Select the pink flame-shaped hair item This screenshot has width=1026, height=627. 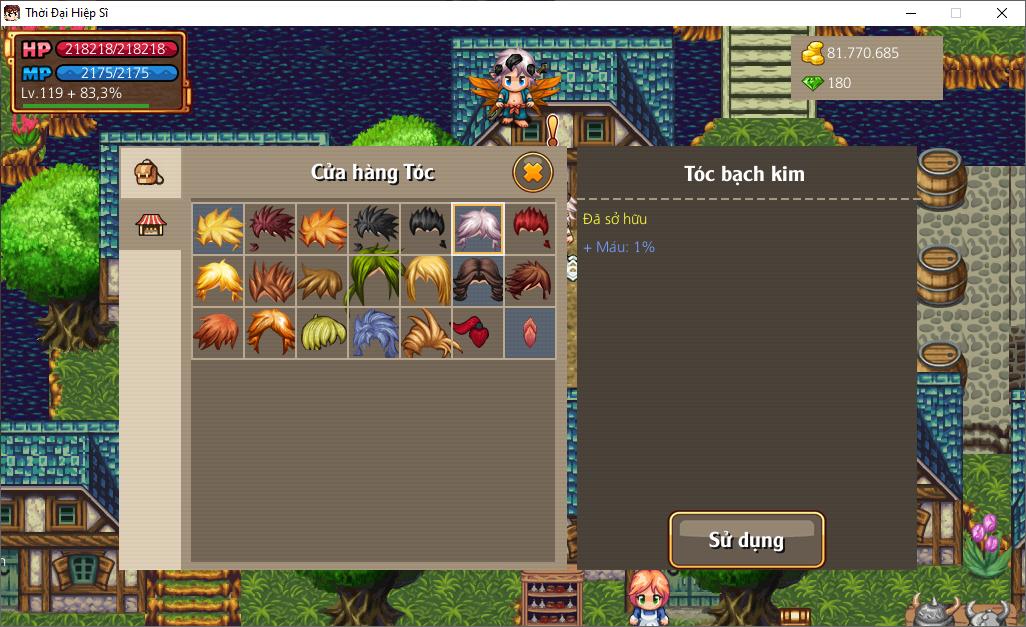click(x=530, y=332)
